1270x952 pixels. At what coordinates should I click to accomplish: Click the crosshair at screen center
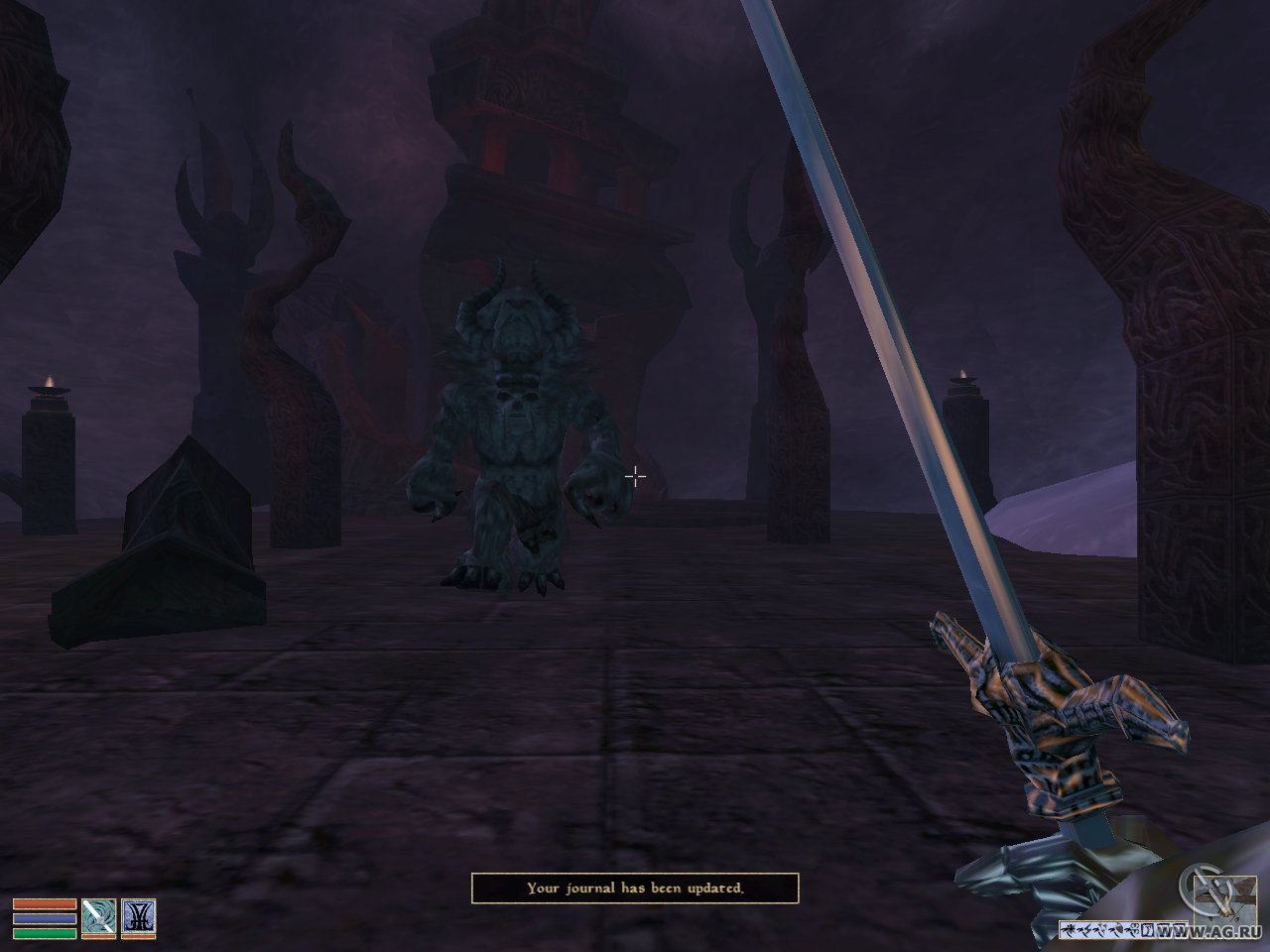pos(635,476)
